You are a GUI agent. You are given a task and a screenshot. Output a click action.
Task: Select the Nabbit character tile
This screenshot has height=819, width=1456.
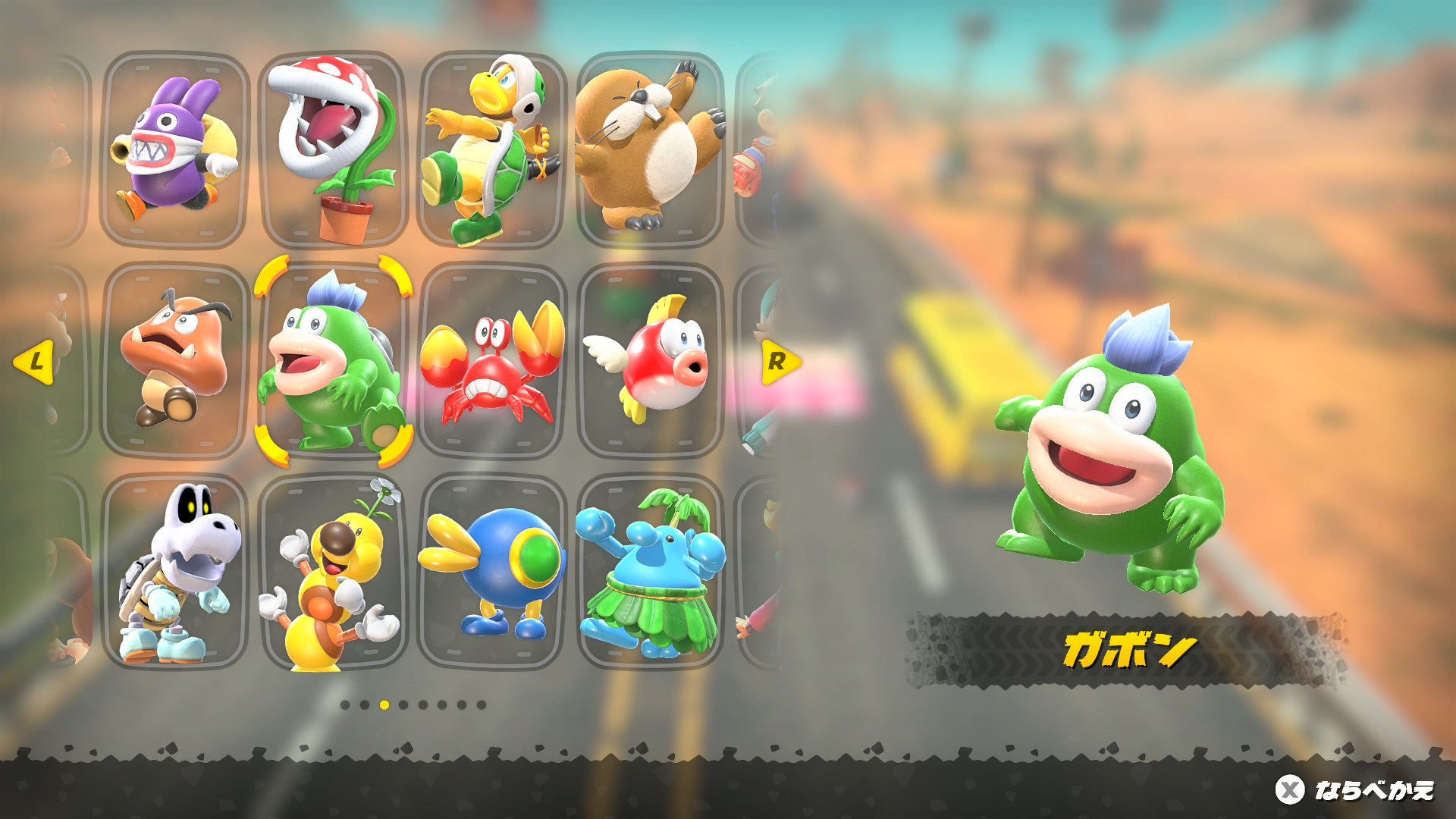(175, 149)
